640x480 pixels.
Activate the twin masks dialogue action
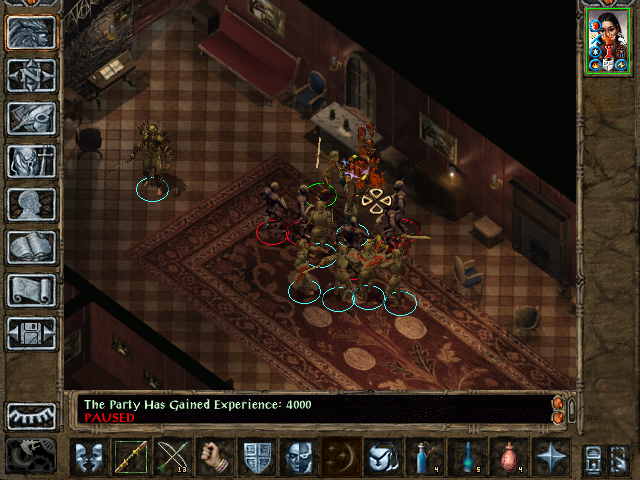pyautogui.click(x=89, y=457)
